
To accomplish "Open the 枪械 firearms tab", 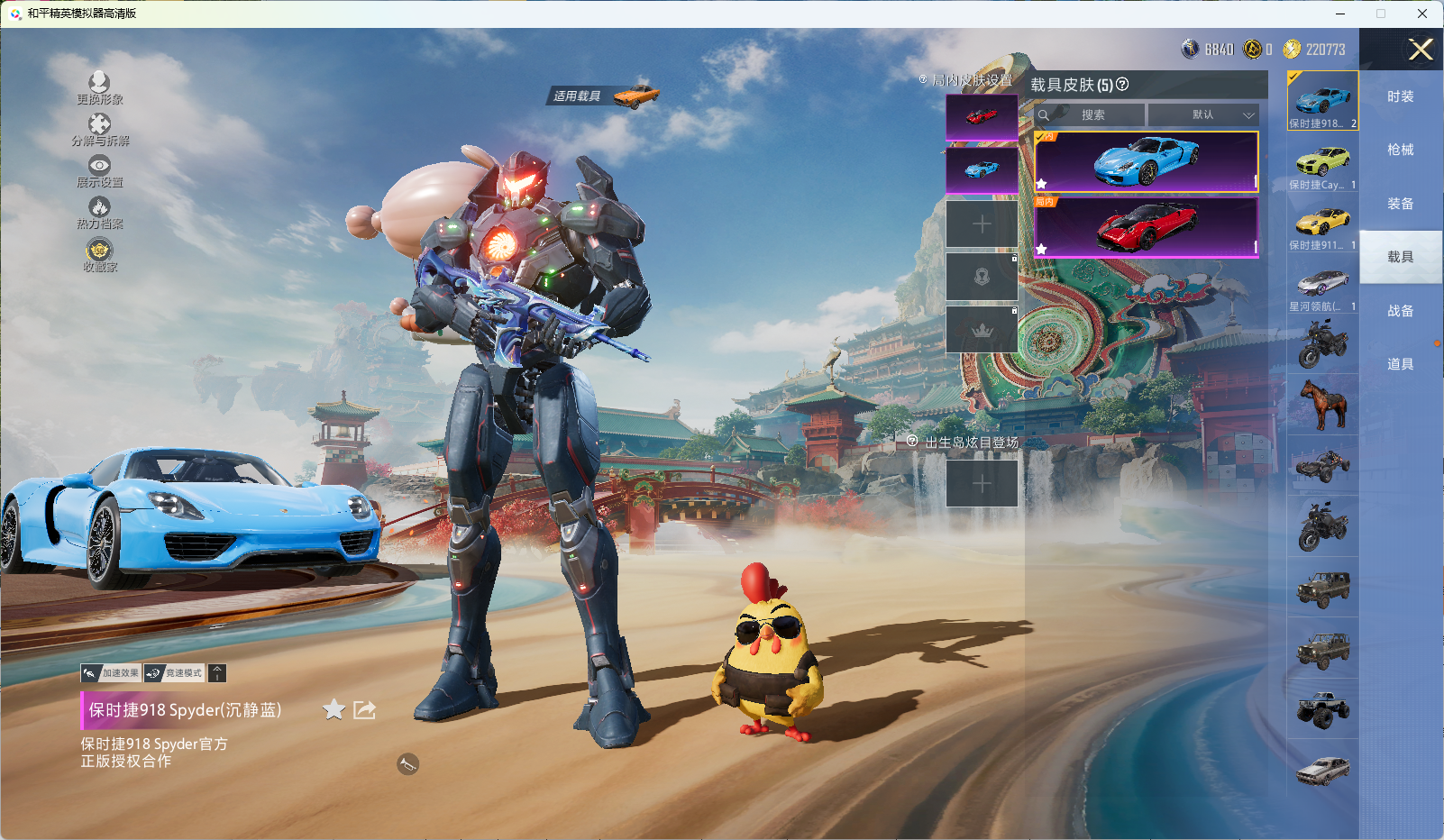I will point(1400,150).
